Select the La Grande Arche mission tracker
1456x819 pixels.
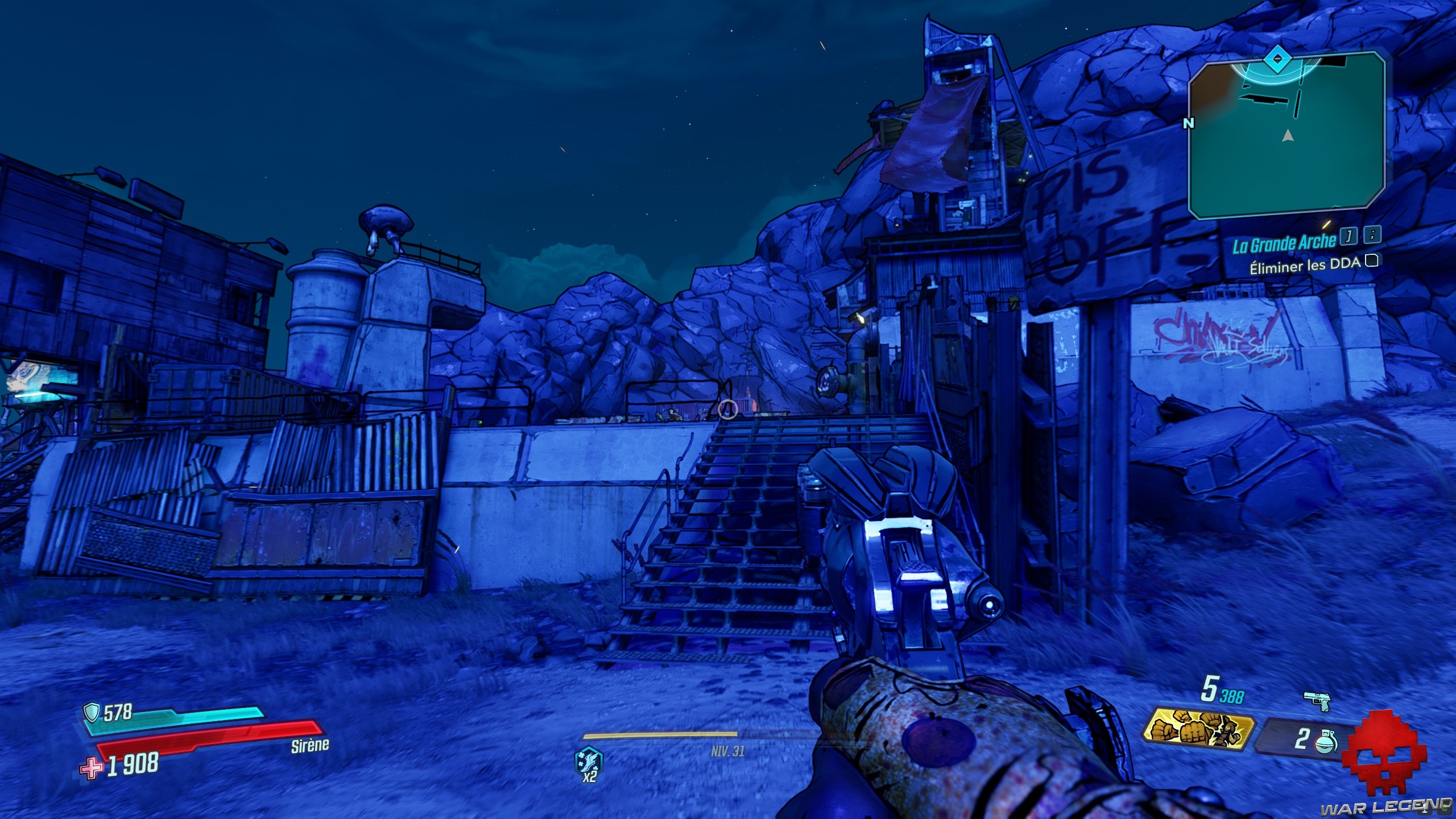1284,244
